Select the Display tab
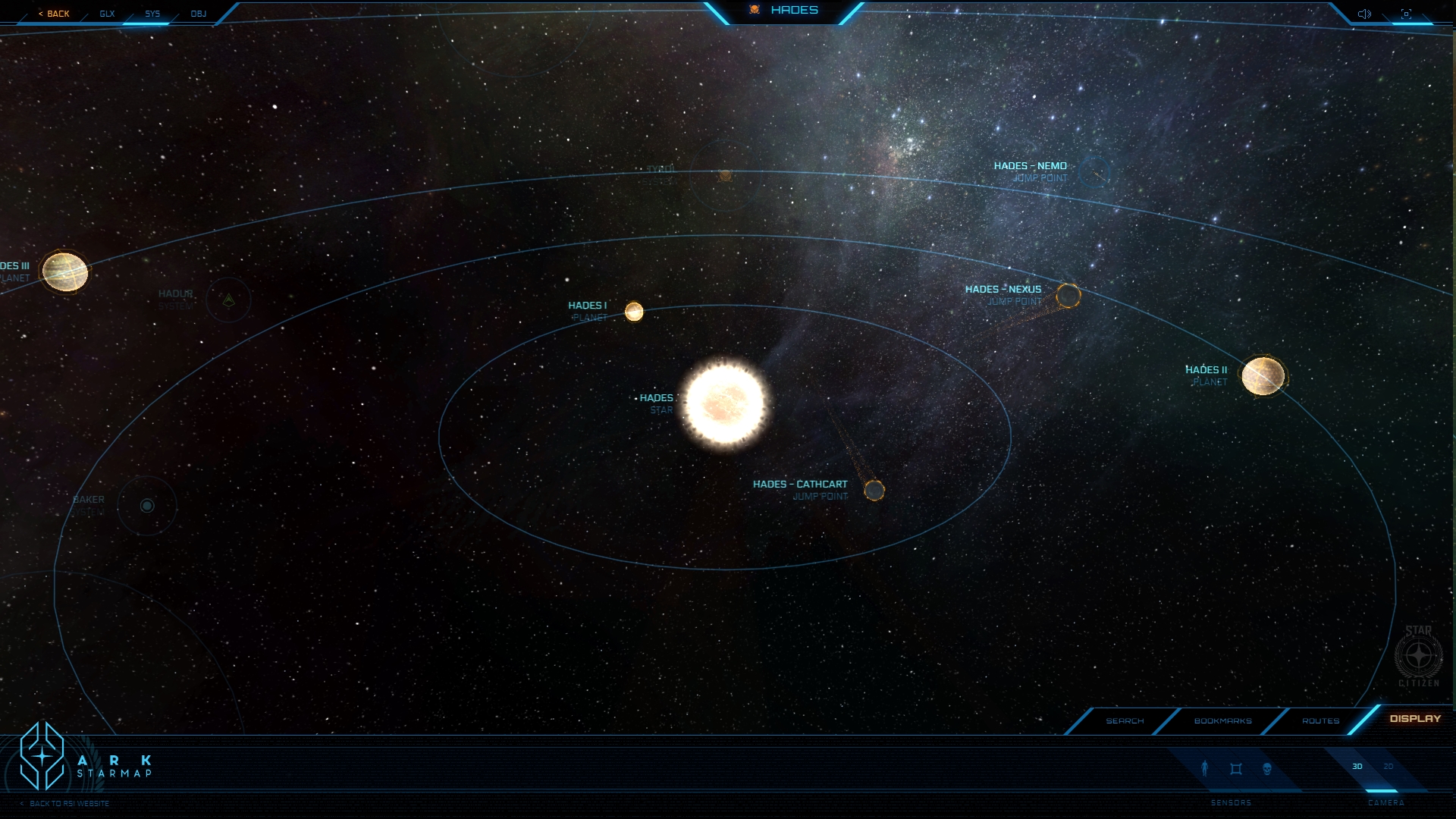This screenshot has height=819, width=1456. pyautogui.click(x=1415, y=718)
